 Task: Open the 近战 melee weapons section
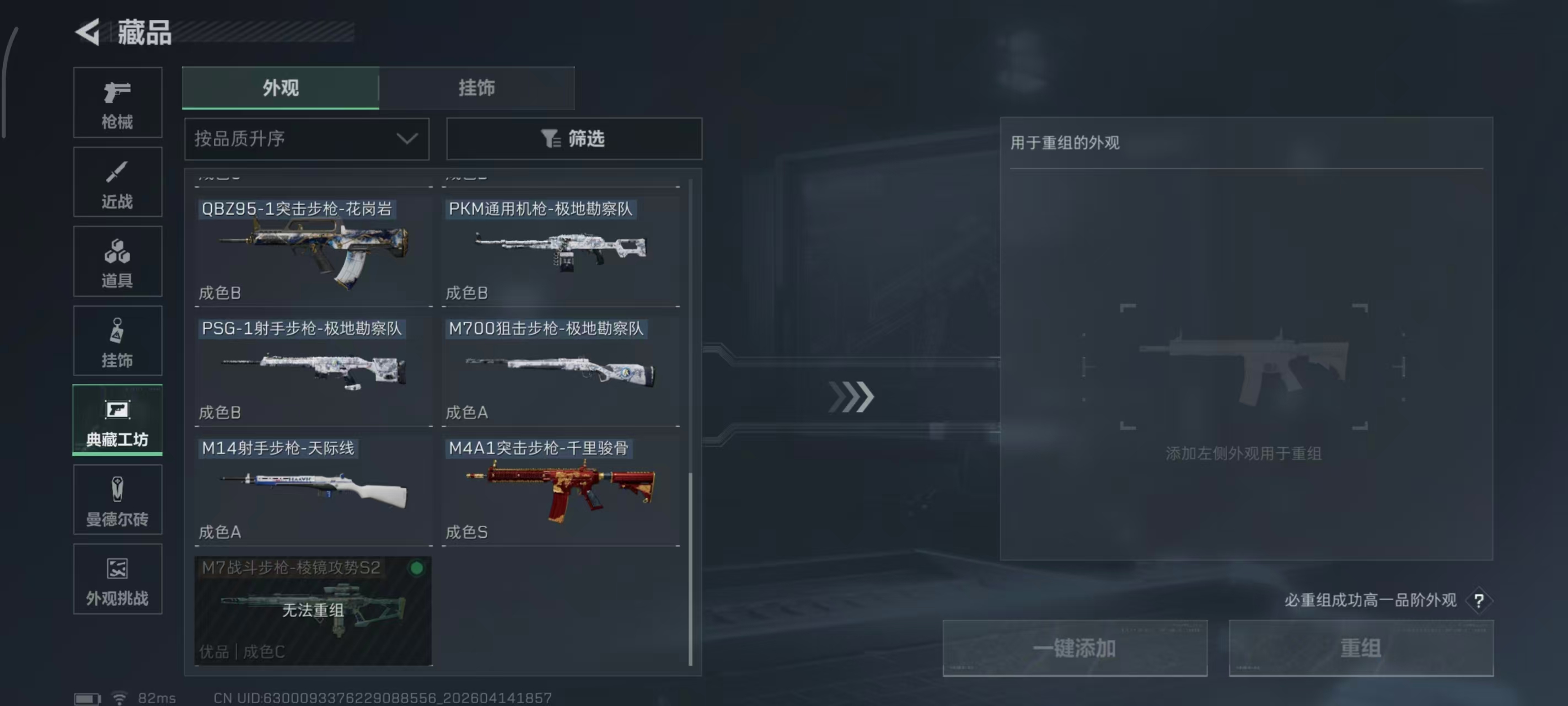[117, 181]
